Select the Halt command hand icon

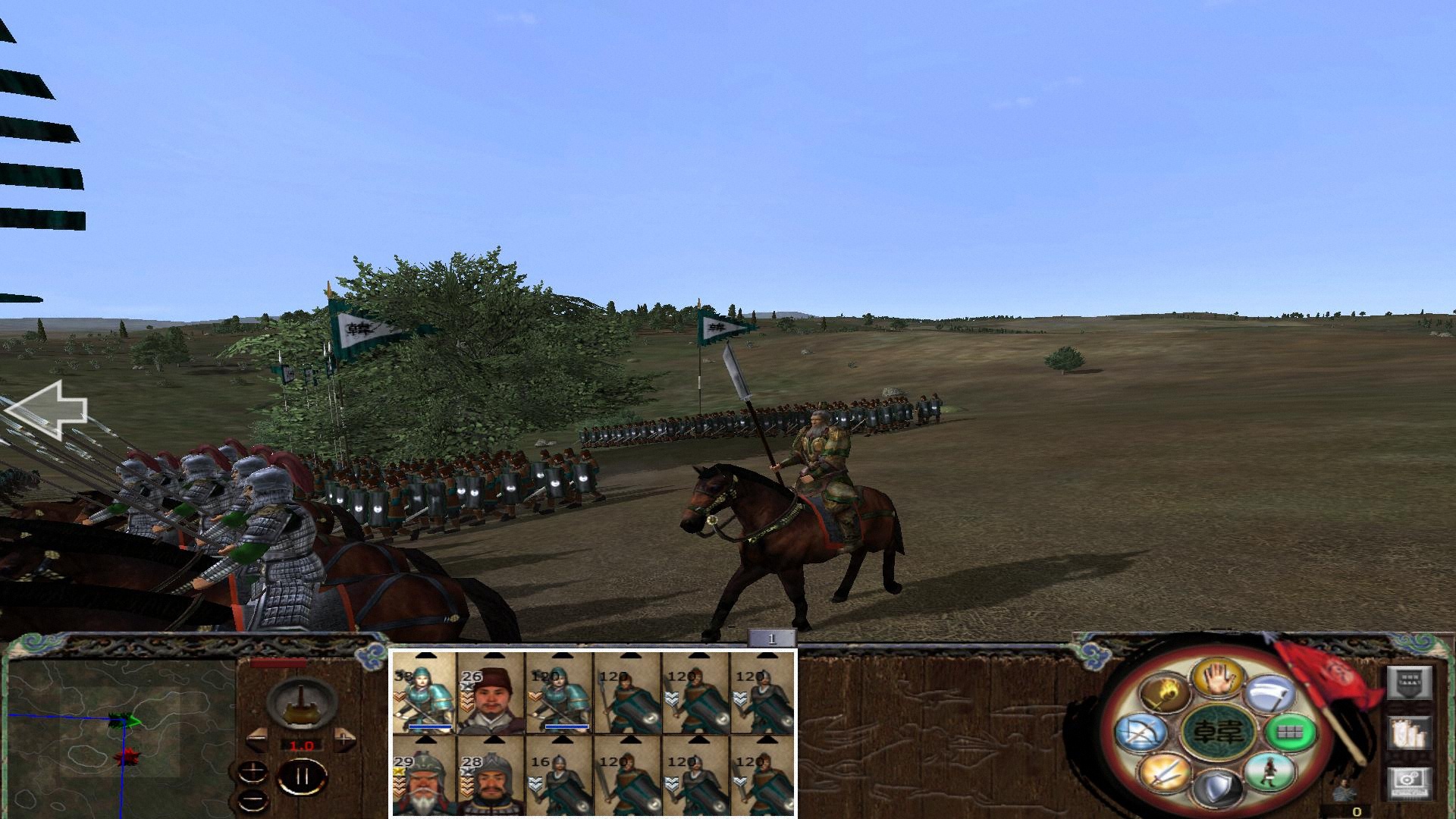(x=1217, y=679)
